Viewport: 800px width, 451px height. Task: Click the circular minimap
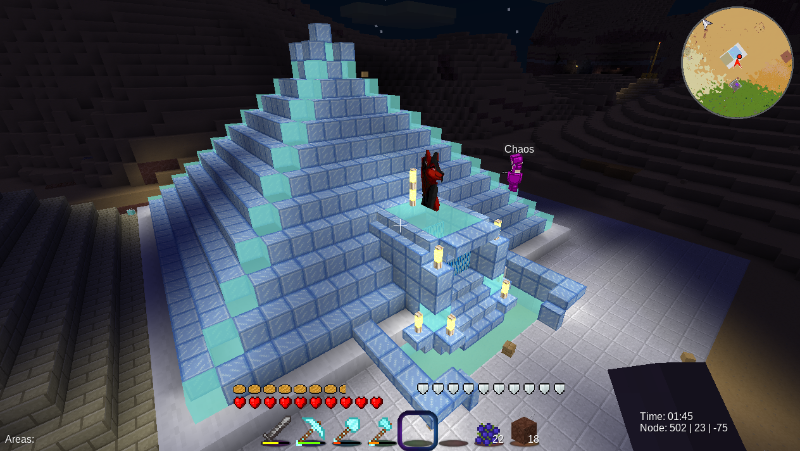pyautogui.click(x=736, y=63)
